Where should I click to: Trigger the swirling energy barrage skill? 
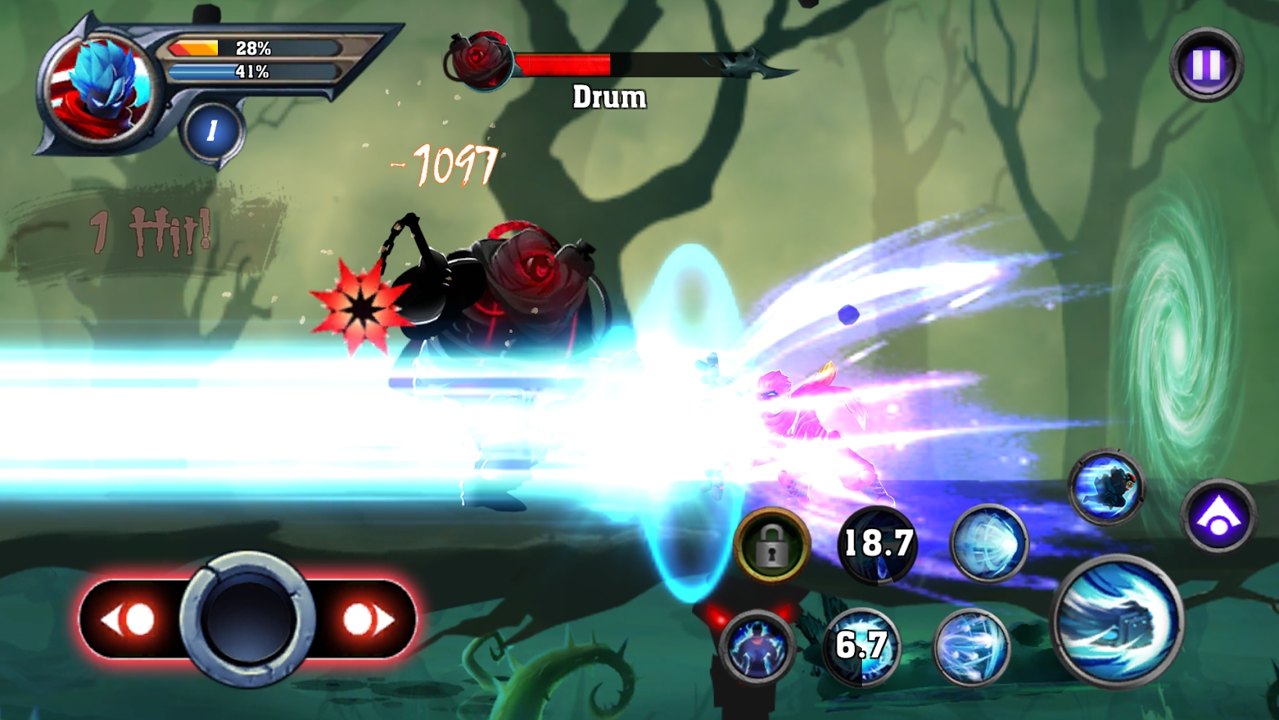[971, 646]
